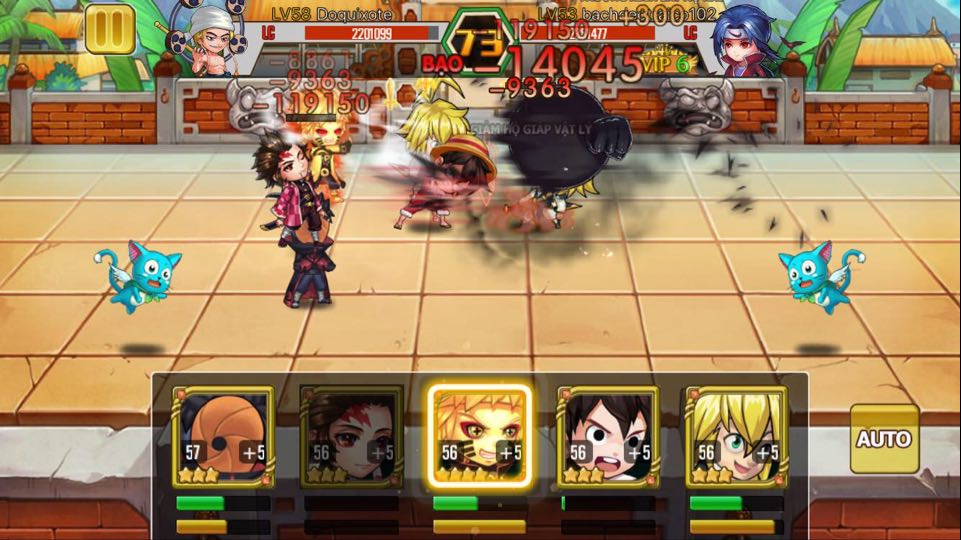Pause the battle with the yellow pause button

(x=110, y=29)
